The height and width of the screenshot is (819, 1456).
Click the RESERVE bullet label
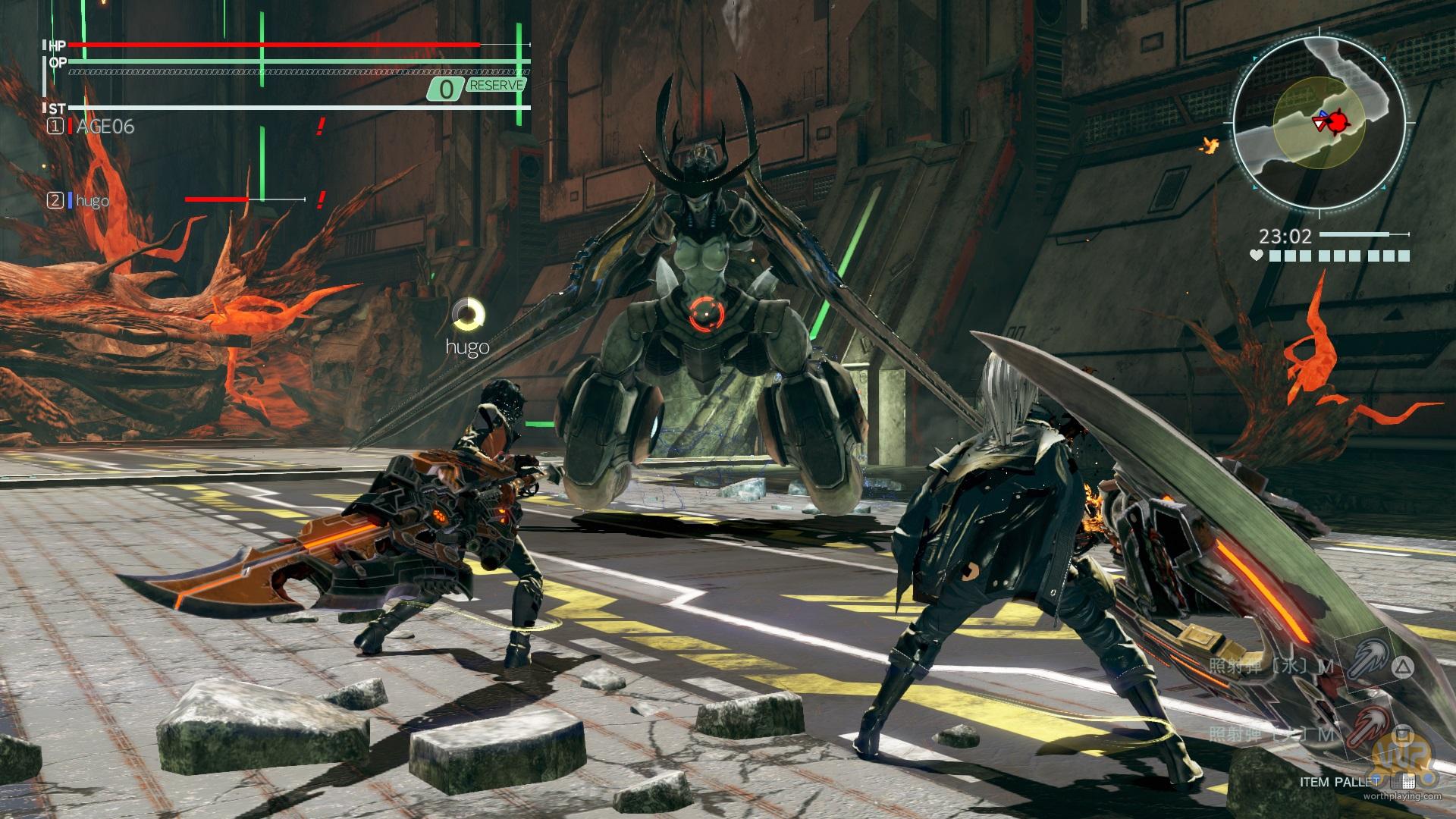pyautogui.click(x=497, y=85)
